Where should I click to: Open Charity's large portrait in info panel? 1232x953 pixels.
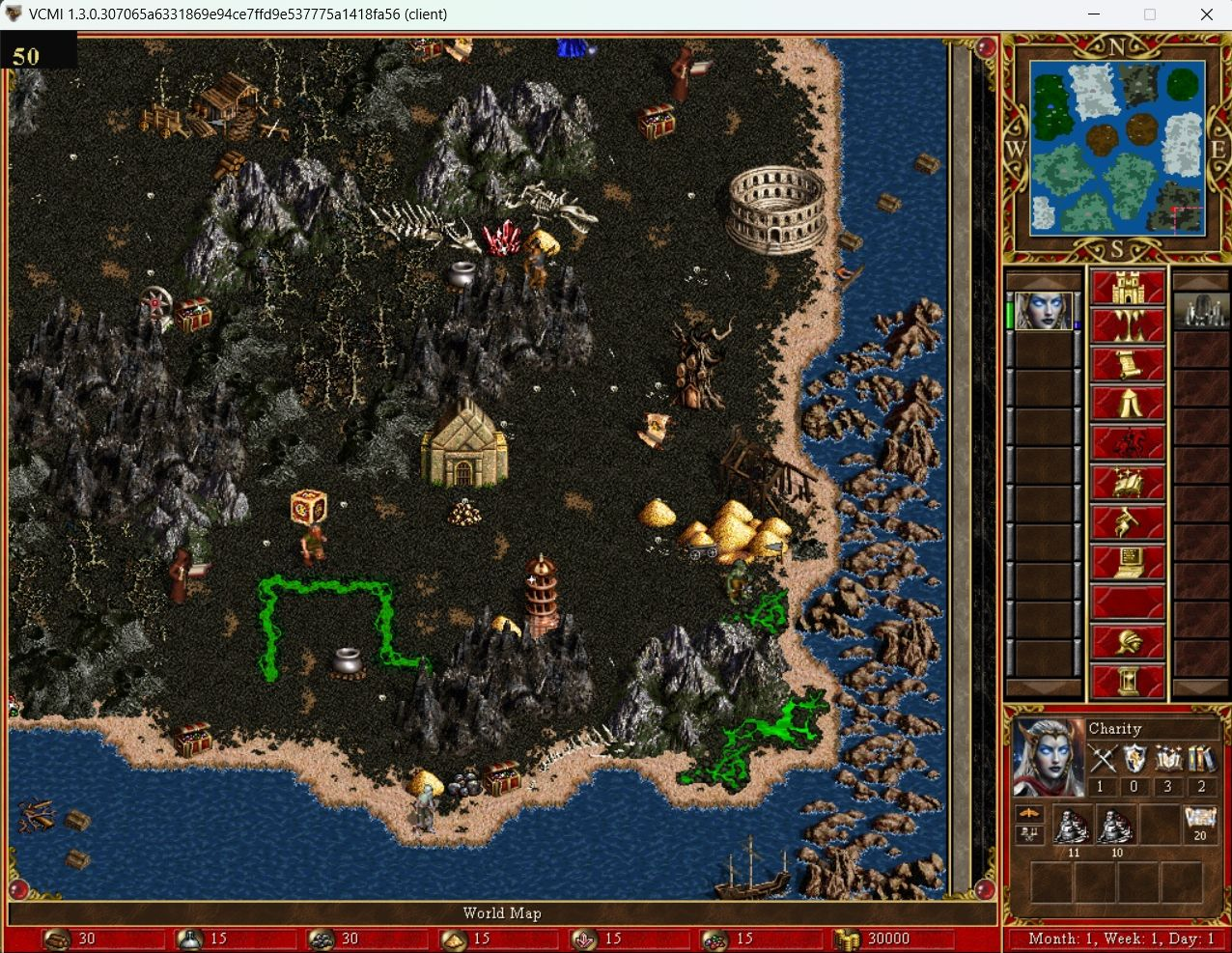(x=1048, y=756)
